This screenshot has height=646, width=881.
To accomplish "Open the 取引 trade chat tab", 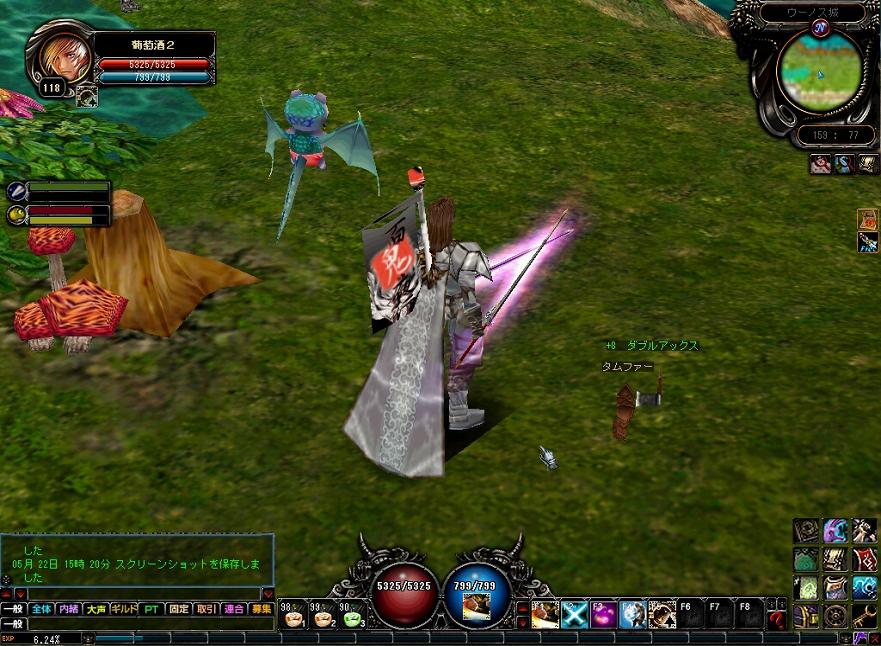I will pos(206,608).
